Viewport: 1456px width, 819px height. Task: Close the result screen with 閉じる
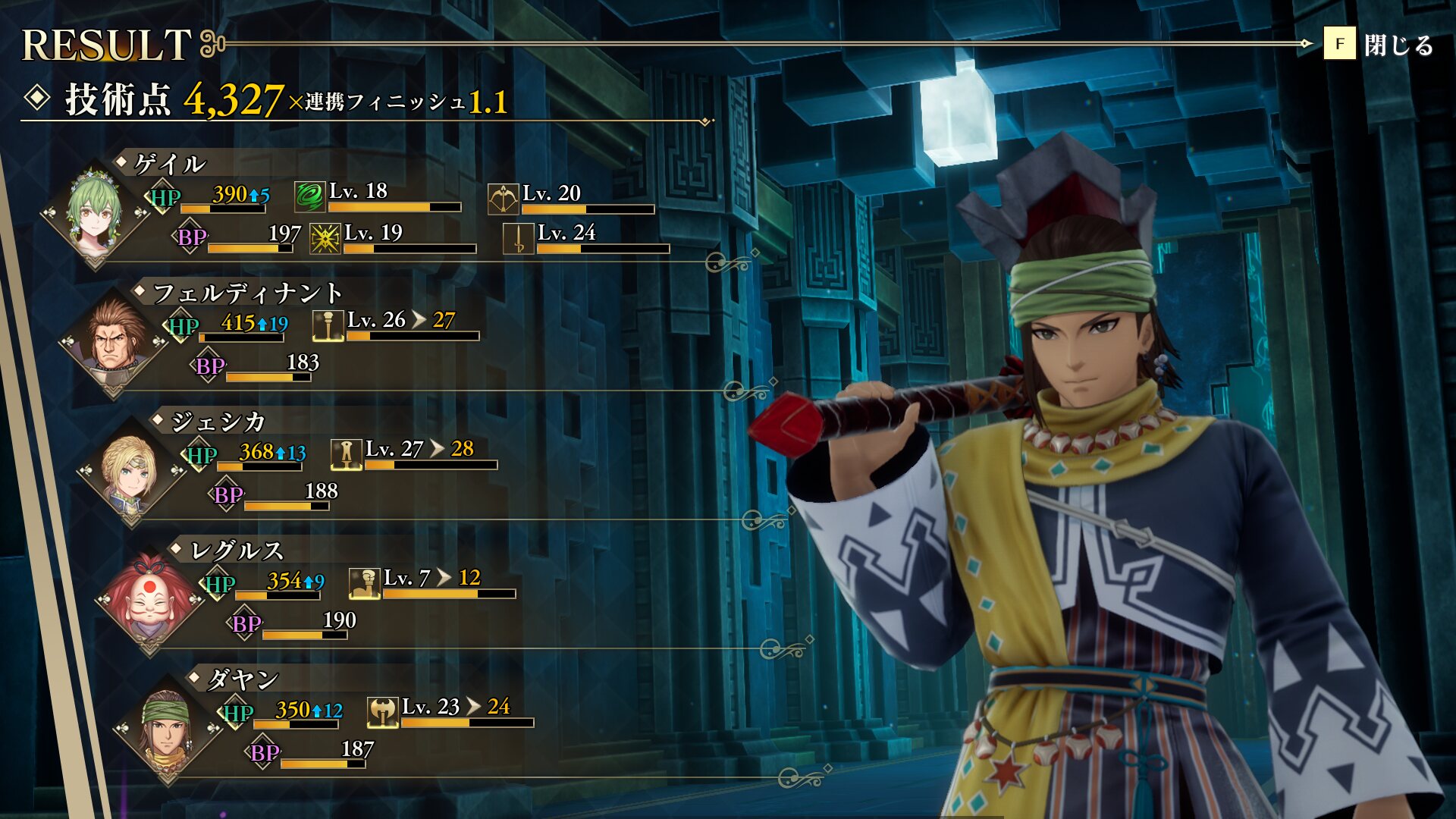point(1380,45)
